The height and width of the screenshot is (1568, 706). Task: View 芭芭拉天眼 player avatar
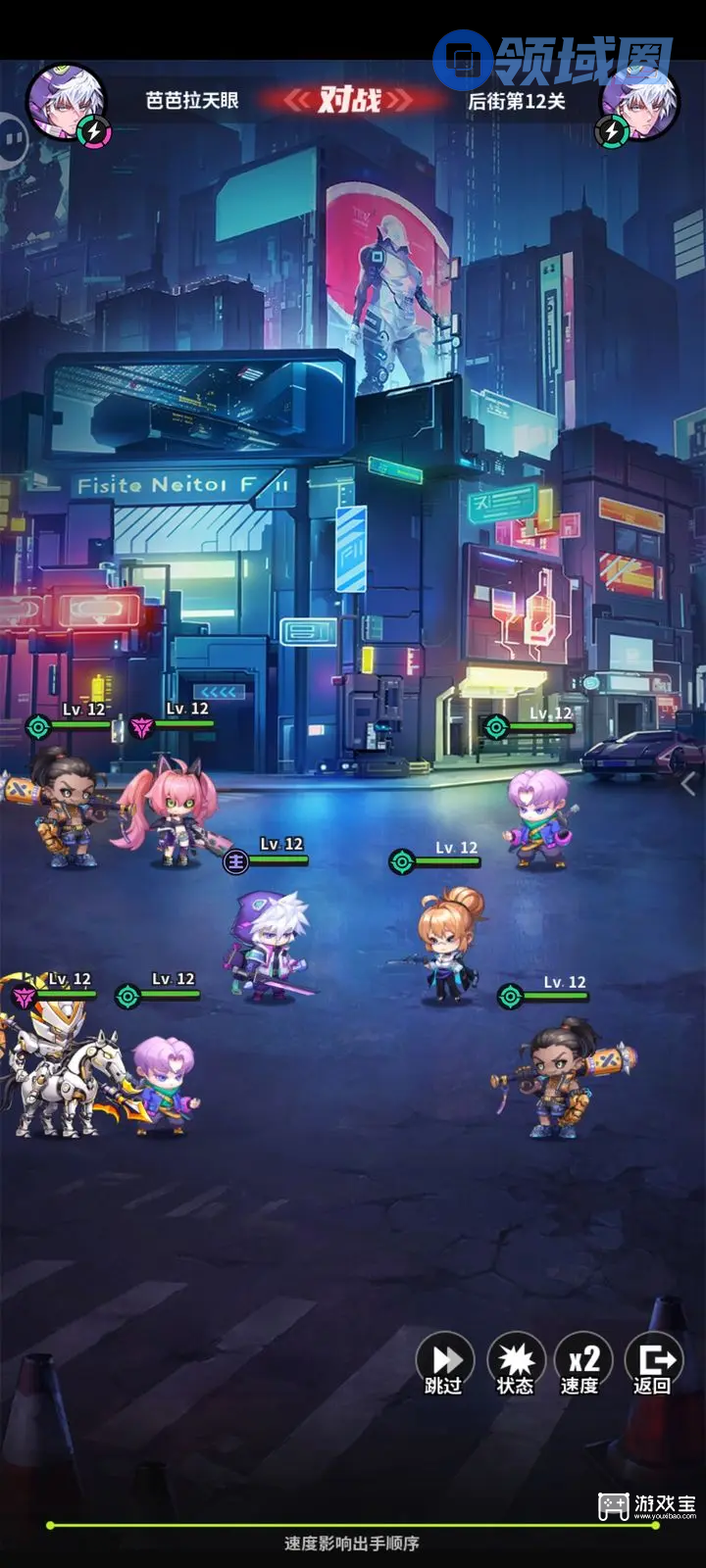pyautogui.click(x=67, y=102)
